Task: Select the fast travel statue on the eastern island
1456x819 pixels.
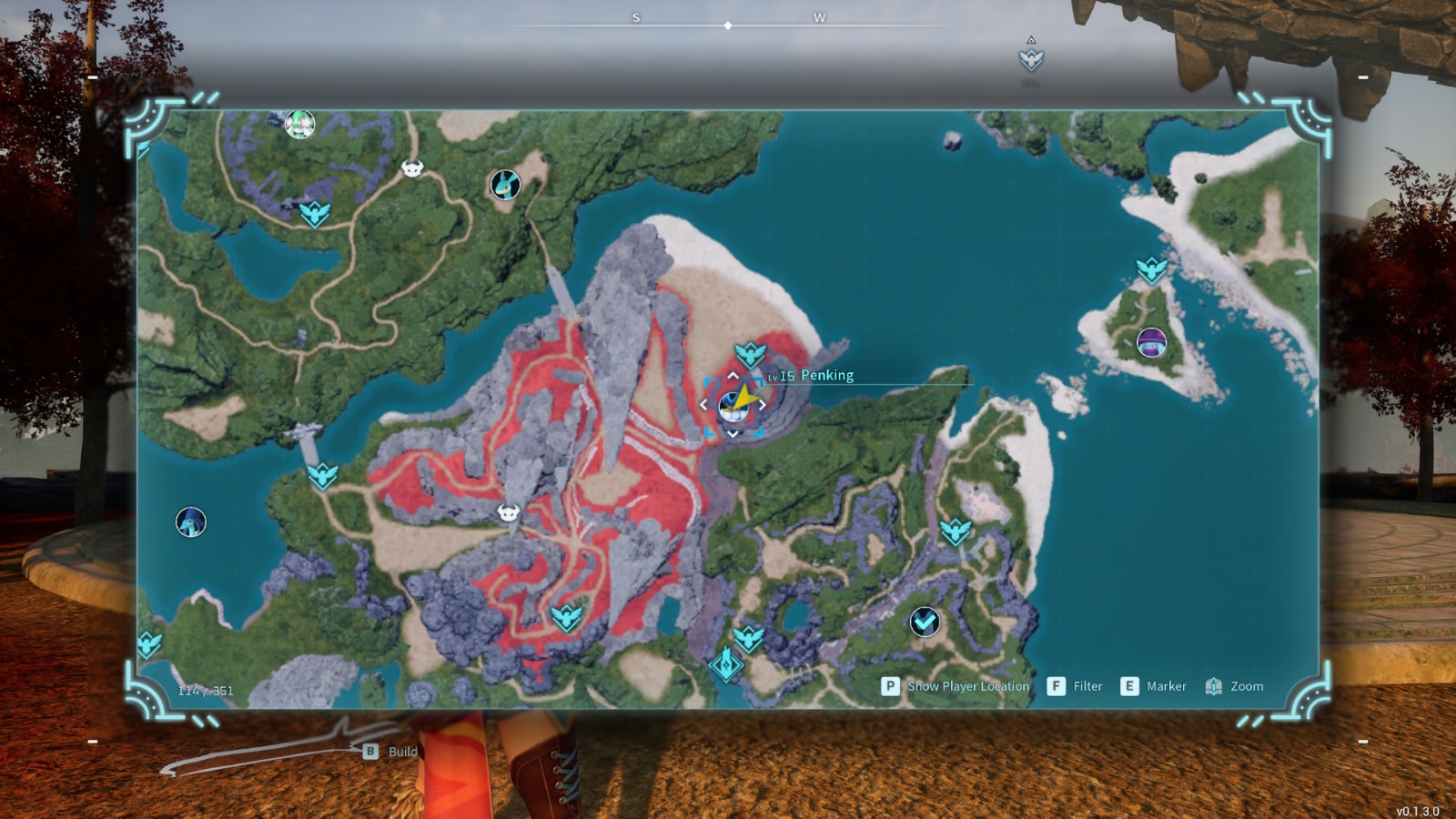Action: tap(1152, 268)
